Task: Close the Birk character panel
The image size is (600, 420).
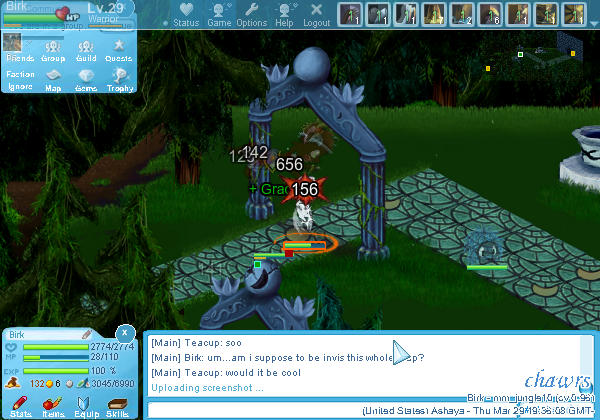Action: point(125,333)
